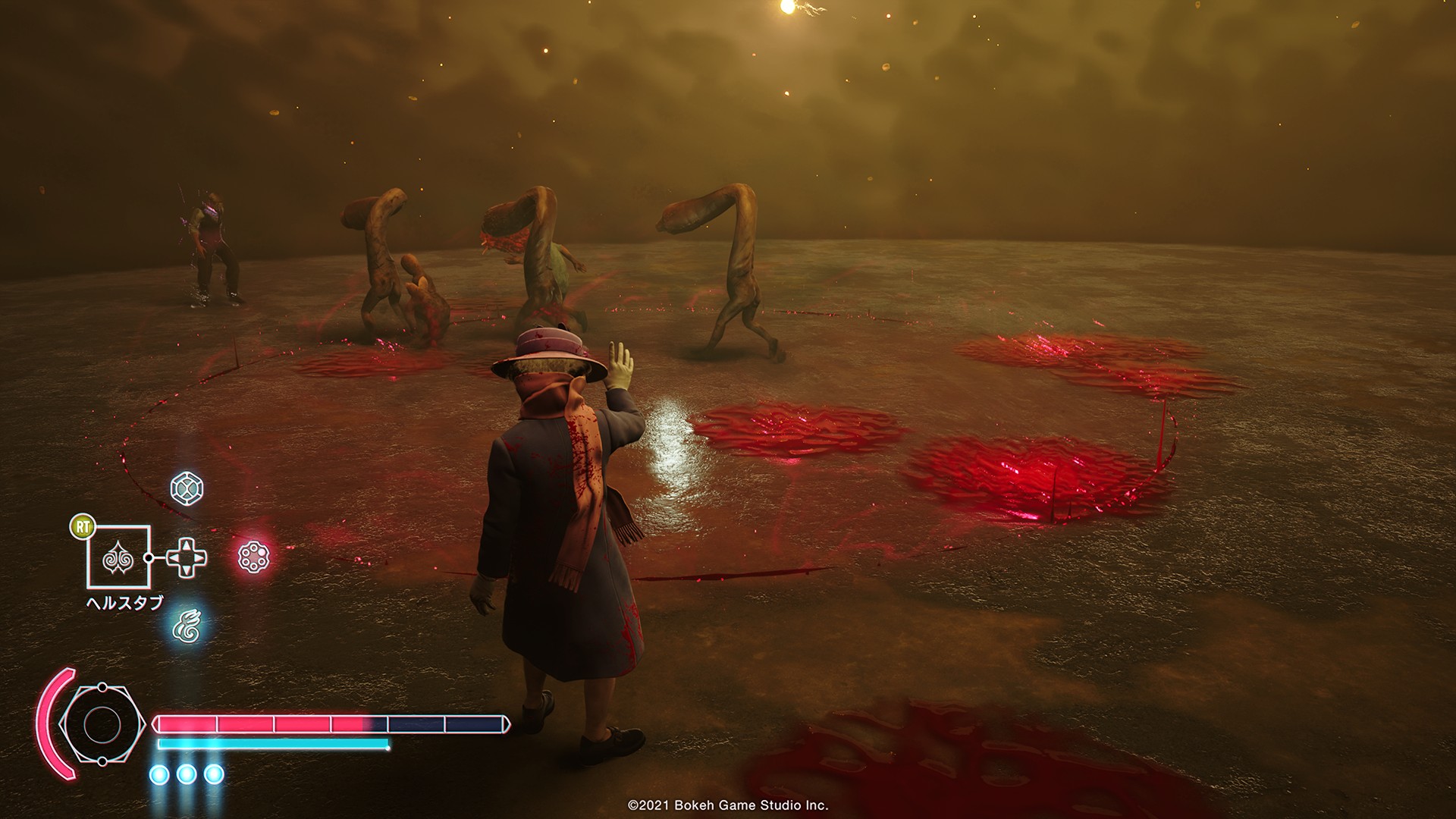Image resolution: width=1456 pixels, height=819 pixels.
Task: Click the hexagonal ring emblem beside the health bar
Action: click(99, 724)
